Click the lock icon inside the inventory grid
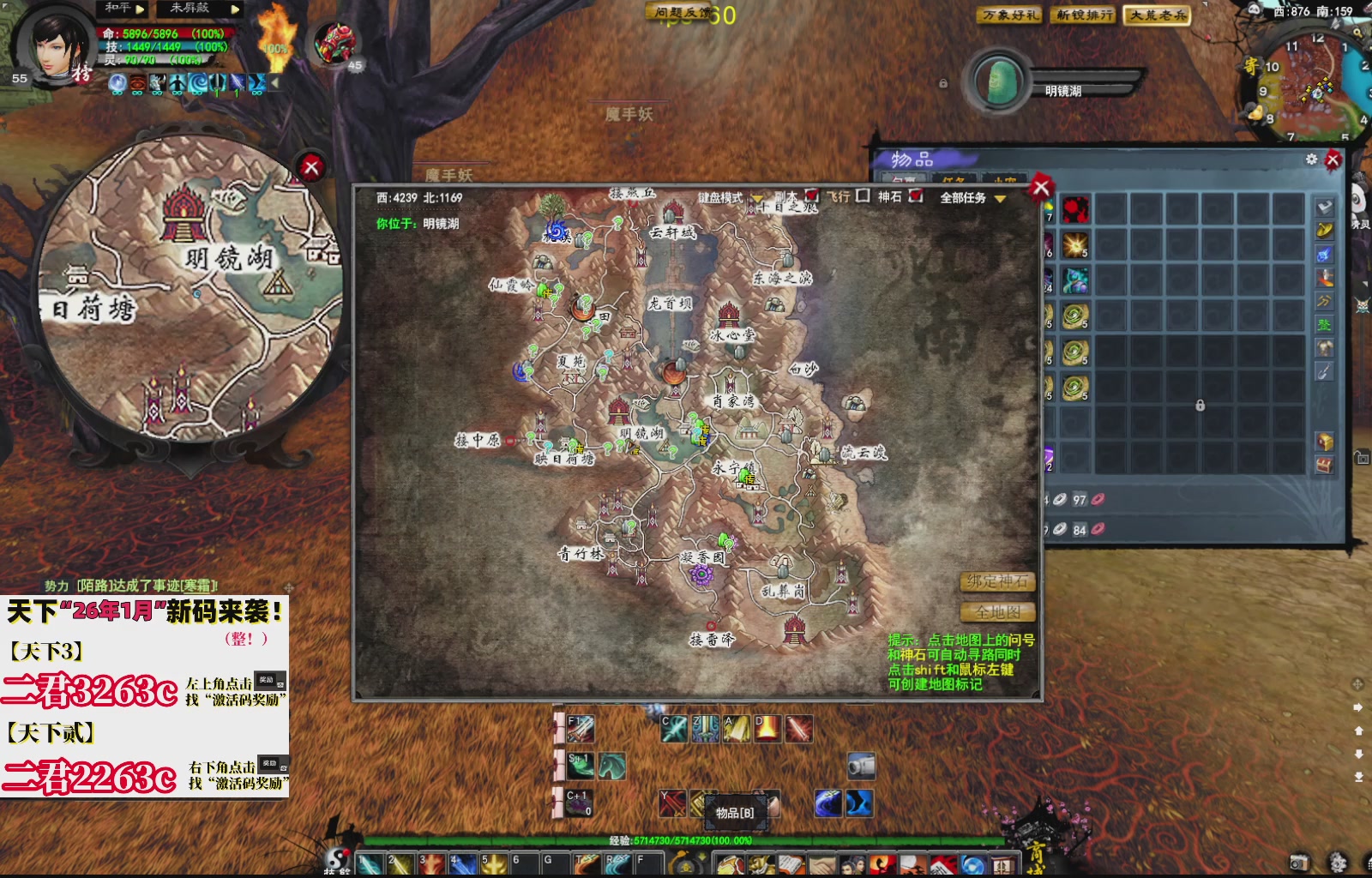The width and height of the screenshot is (1372, 878). tap(1200, 406)
